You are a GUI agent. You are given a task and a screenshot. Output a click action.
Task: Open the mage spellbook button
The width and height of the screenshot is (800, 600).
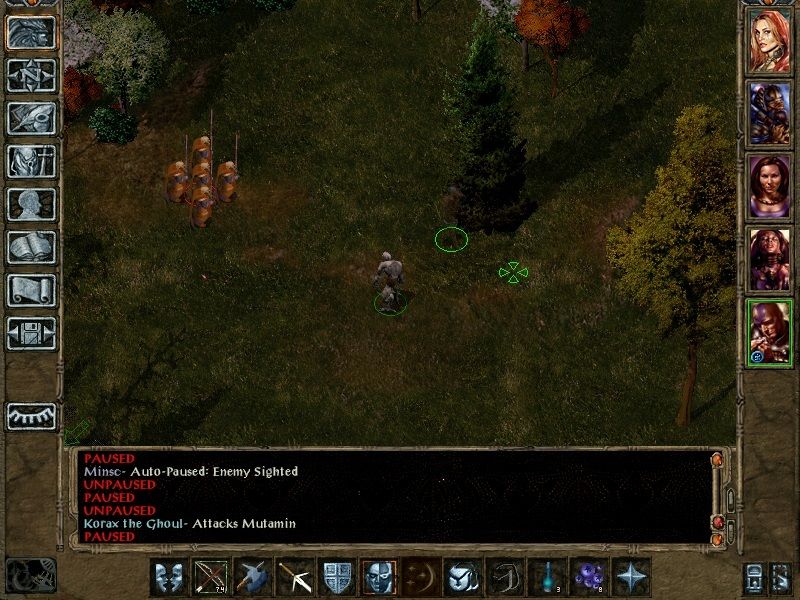click(31, 247)
